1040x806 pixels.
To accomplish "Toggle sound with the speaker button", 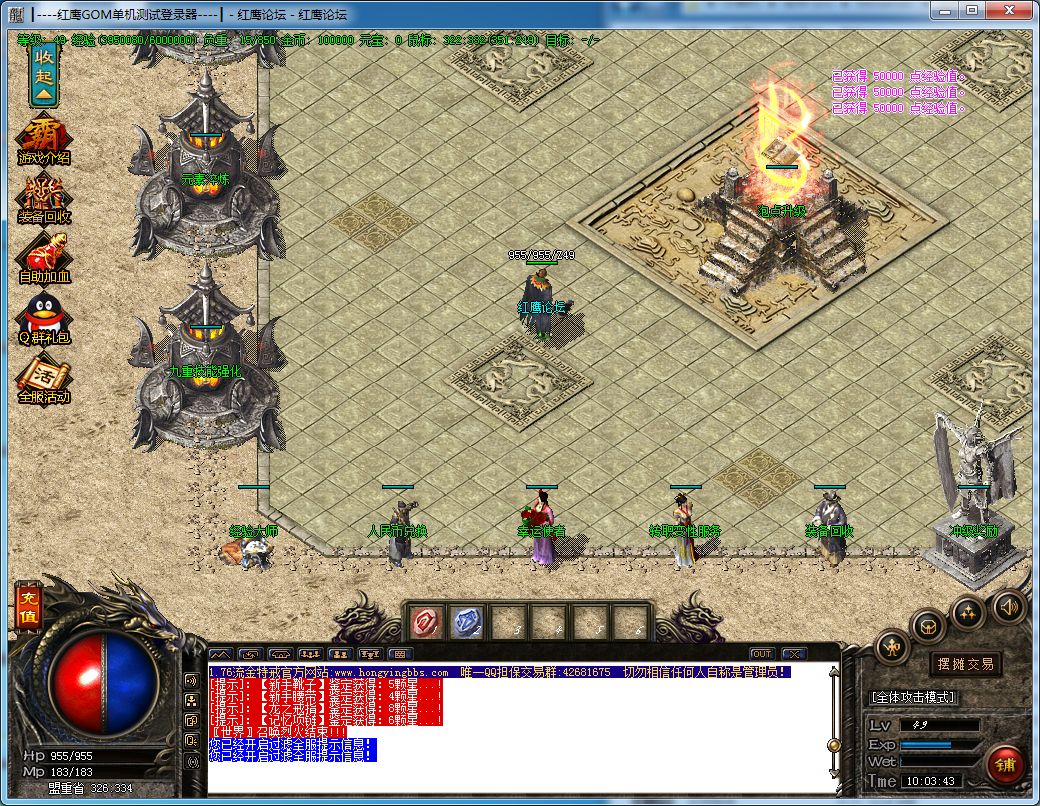I will coord(1007,606).
